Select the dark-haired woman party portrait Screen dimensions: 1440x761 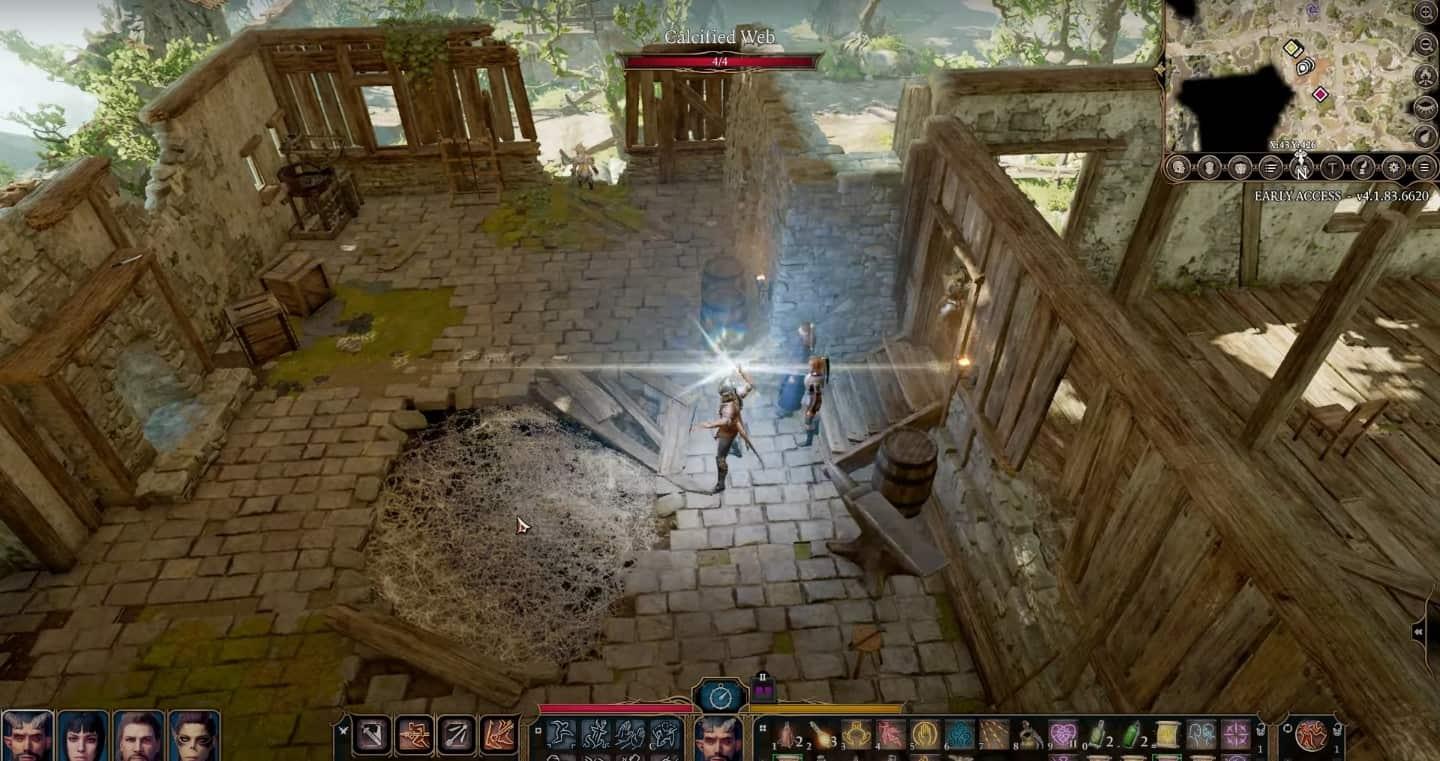[x=82, y=736]
